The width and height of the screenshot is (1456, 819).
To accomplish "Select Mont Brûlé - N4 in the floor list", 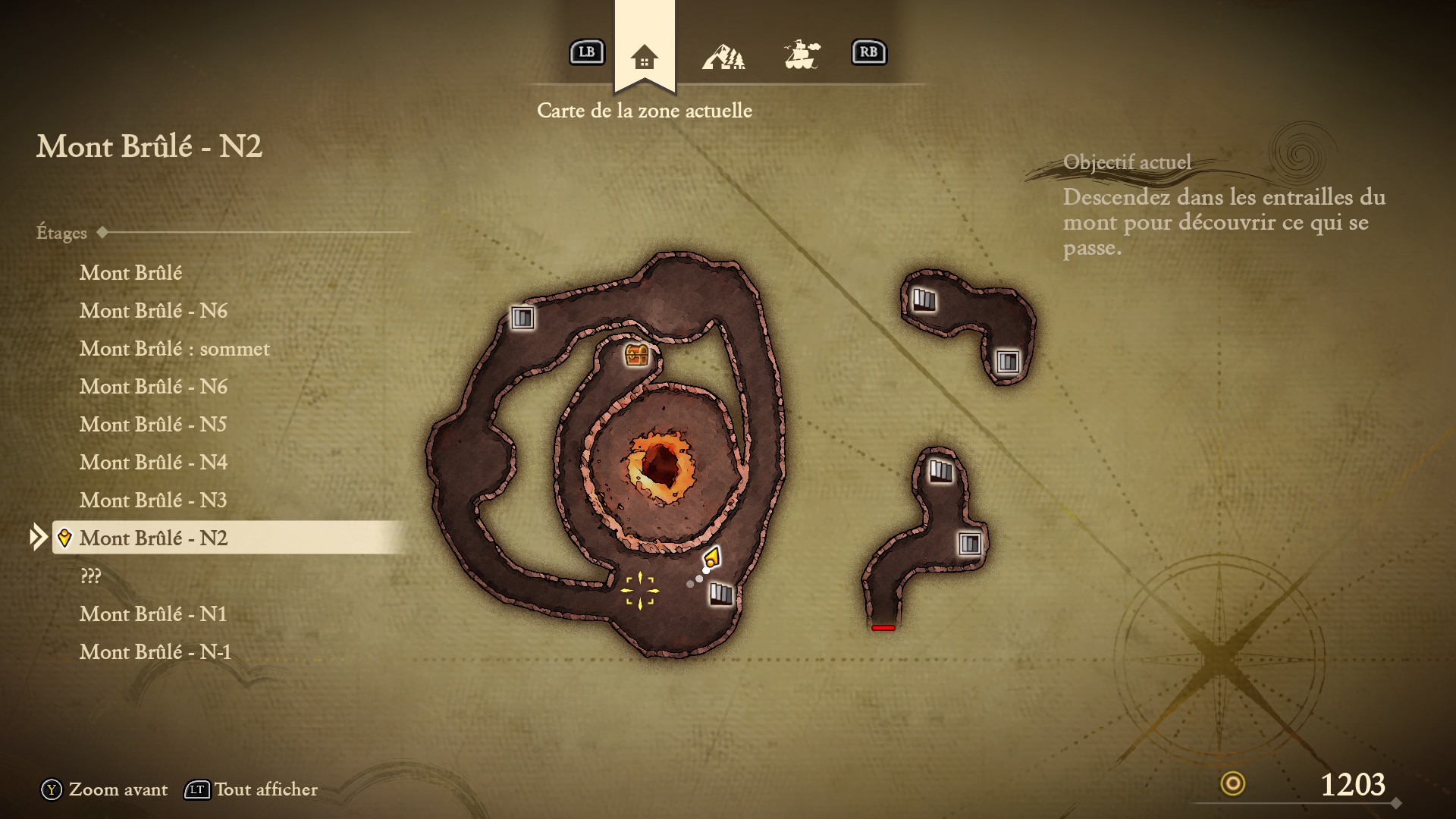I will (x=153, y=463).
